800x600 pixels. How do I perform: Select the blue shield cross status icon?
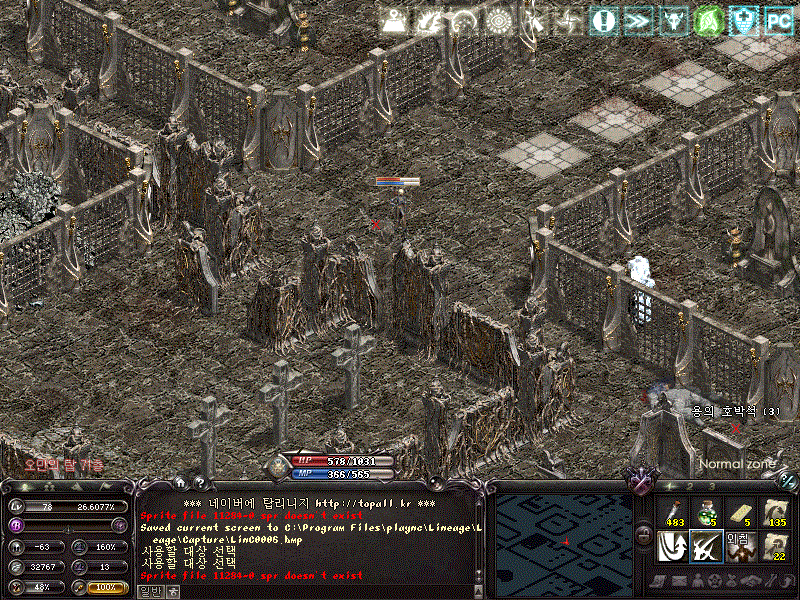point(743,19)
